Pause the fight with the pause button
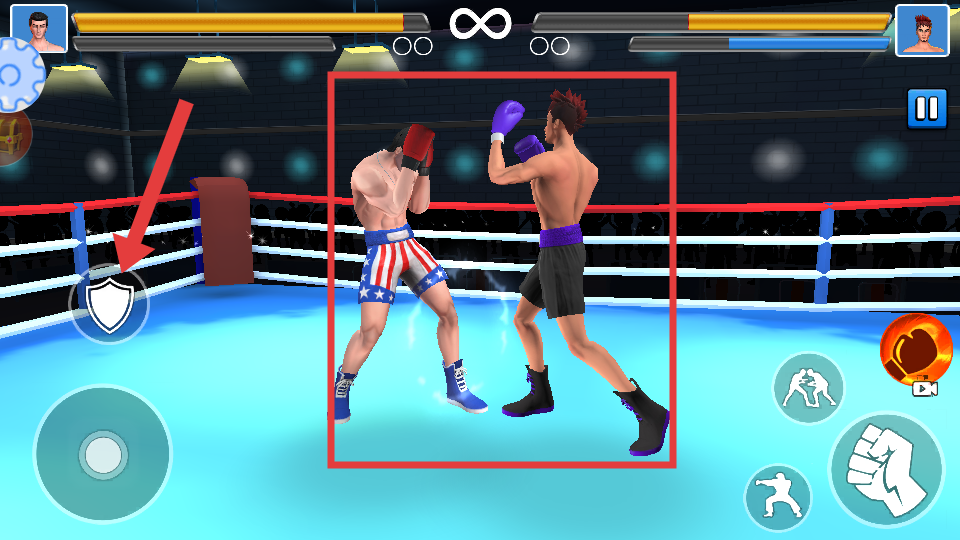The image size is (960, 540). [927, 109]
